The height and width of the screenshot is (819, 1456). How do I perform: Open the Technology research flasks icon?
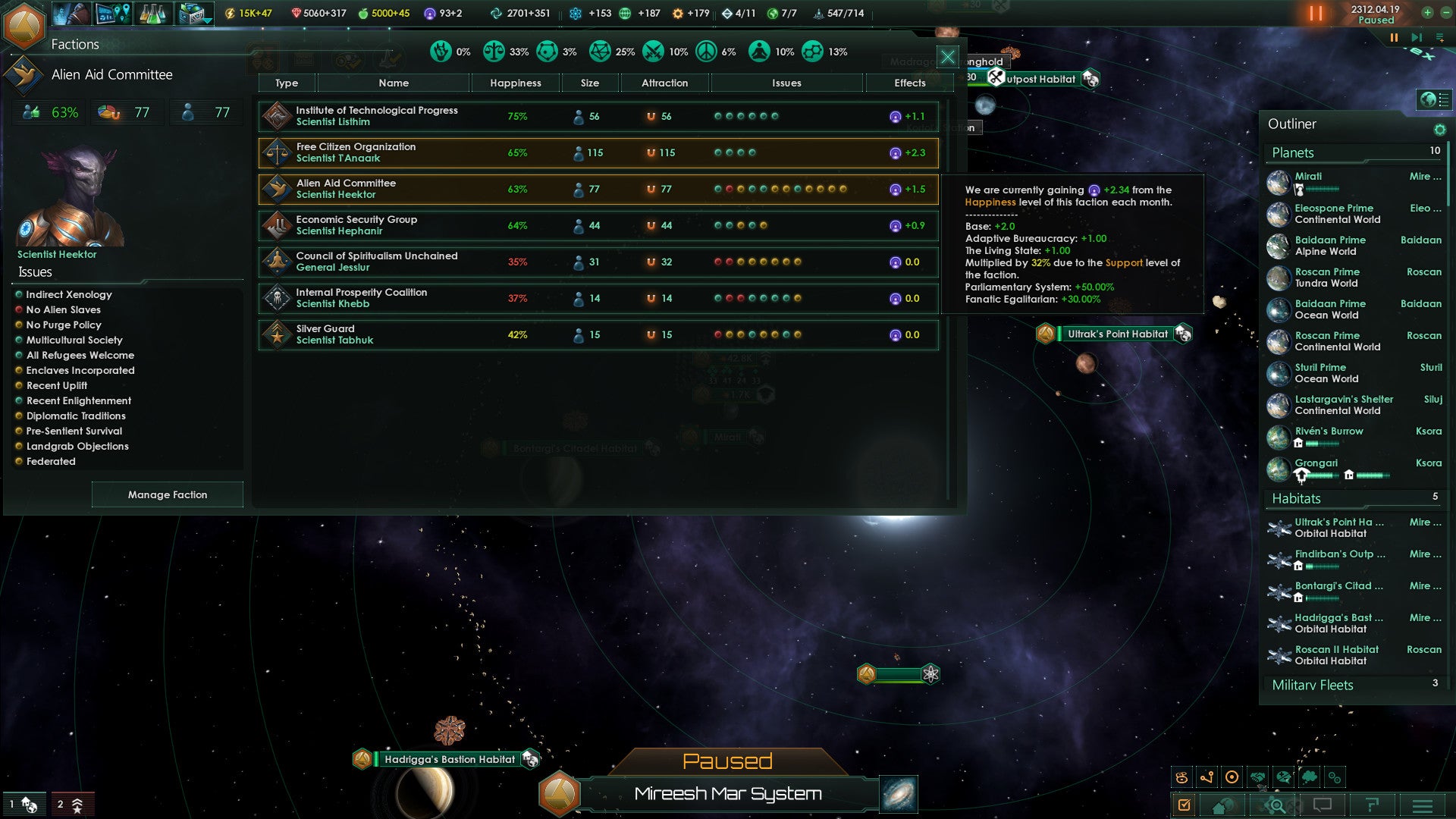[152, 13]
